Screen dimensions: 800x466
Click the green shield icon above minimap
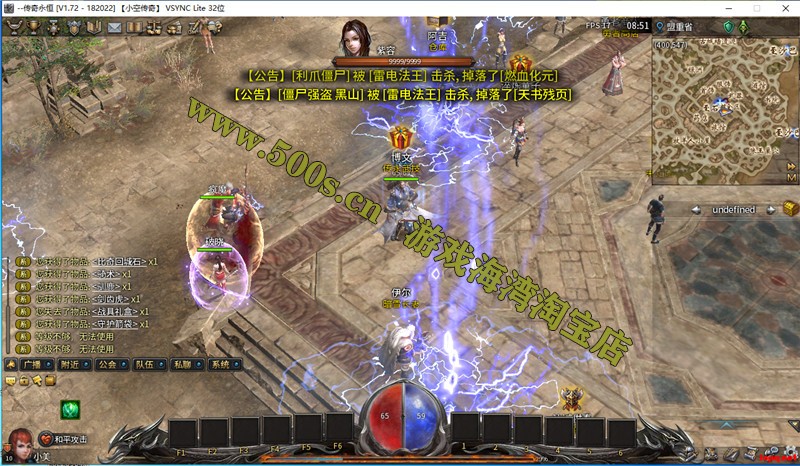(727, 25)
